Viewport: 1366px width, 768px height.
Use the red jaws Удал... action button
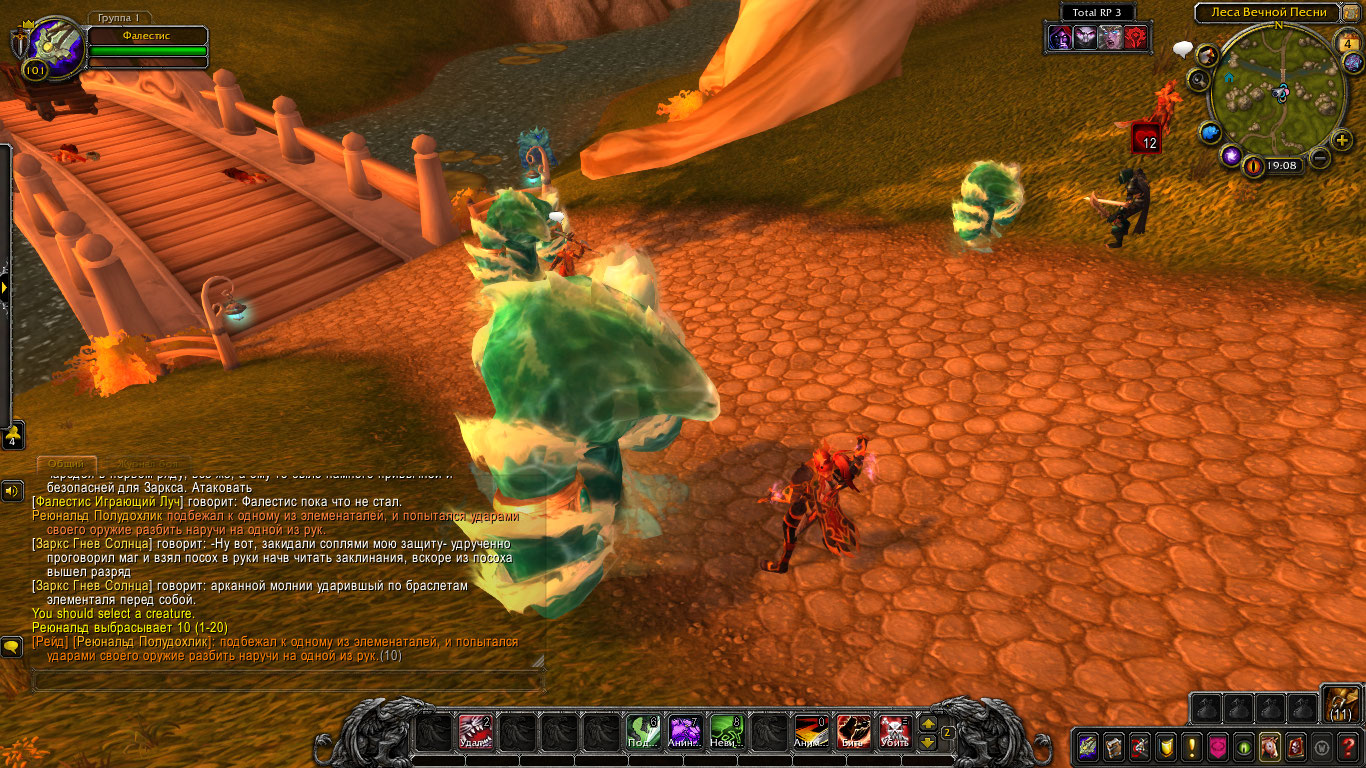coord(475,733)
